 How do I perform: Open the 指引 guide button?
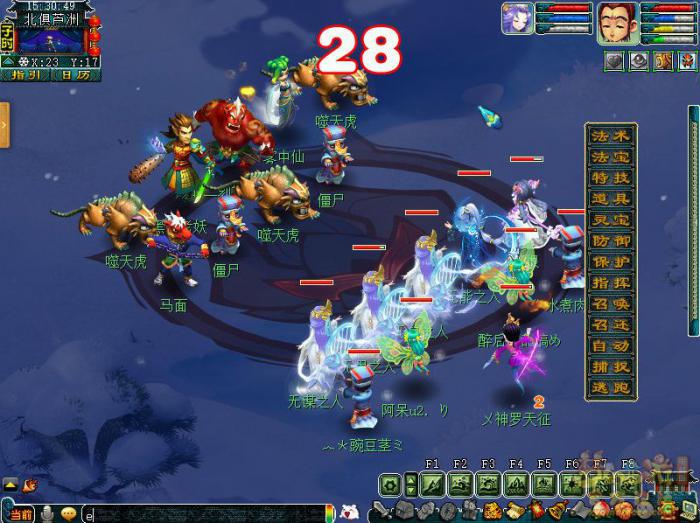[x=23, y=74]
